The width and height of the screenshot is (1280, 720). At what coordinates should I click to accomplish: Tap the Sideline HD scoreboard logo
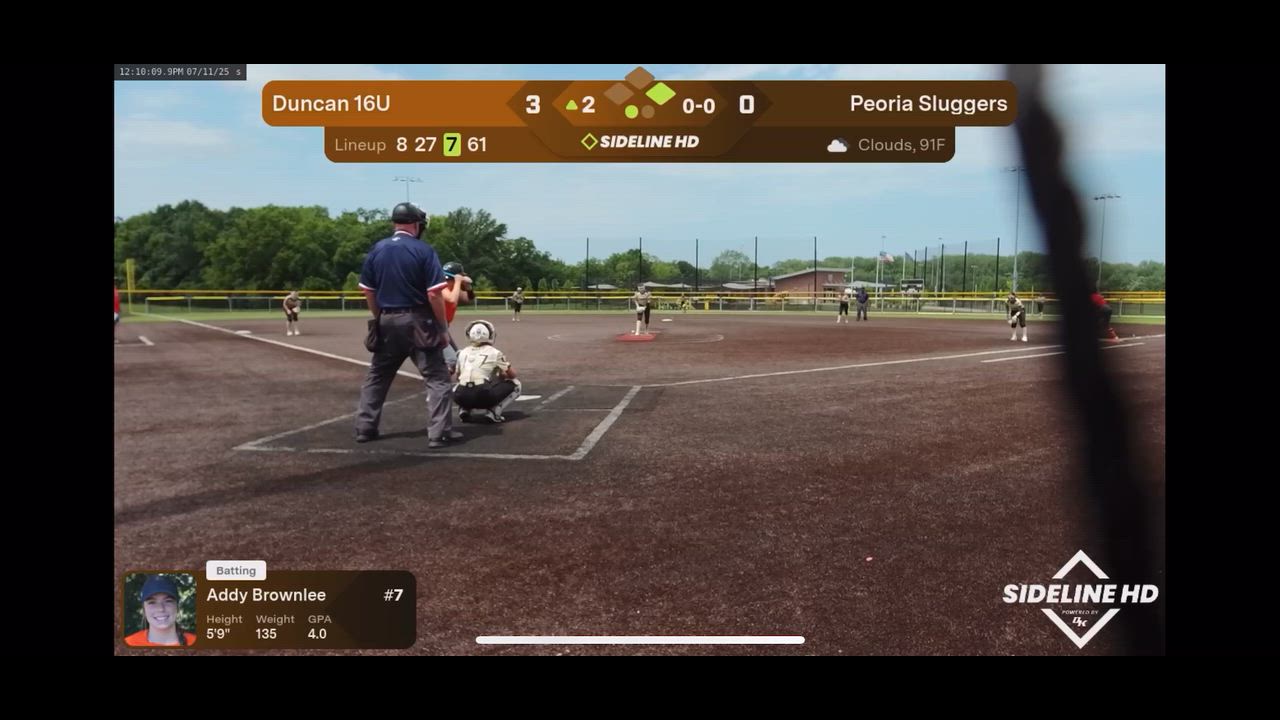click(x=640, y=142)
